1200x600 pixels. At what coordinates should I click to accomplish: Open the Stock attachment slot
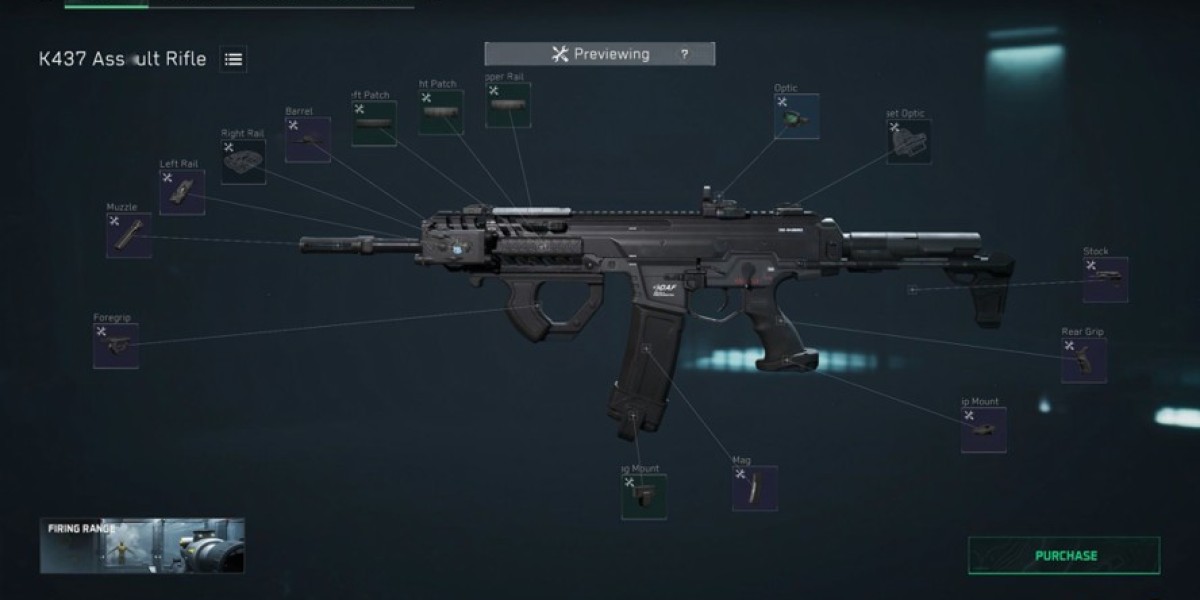coord(1105,280)
